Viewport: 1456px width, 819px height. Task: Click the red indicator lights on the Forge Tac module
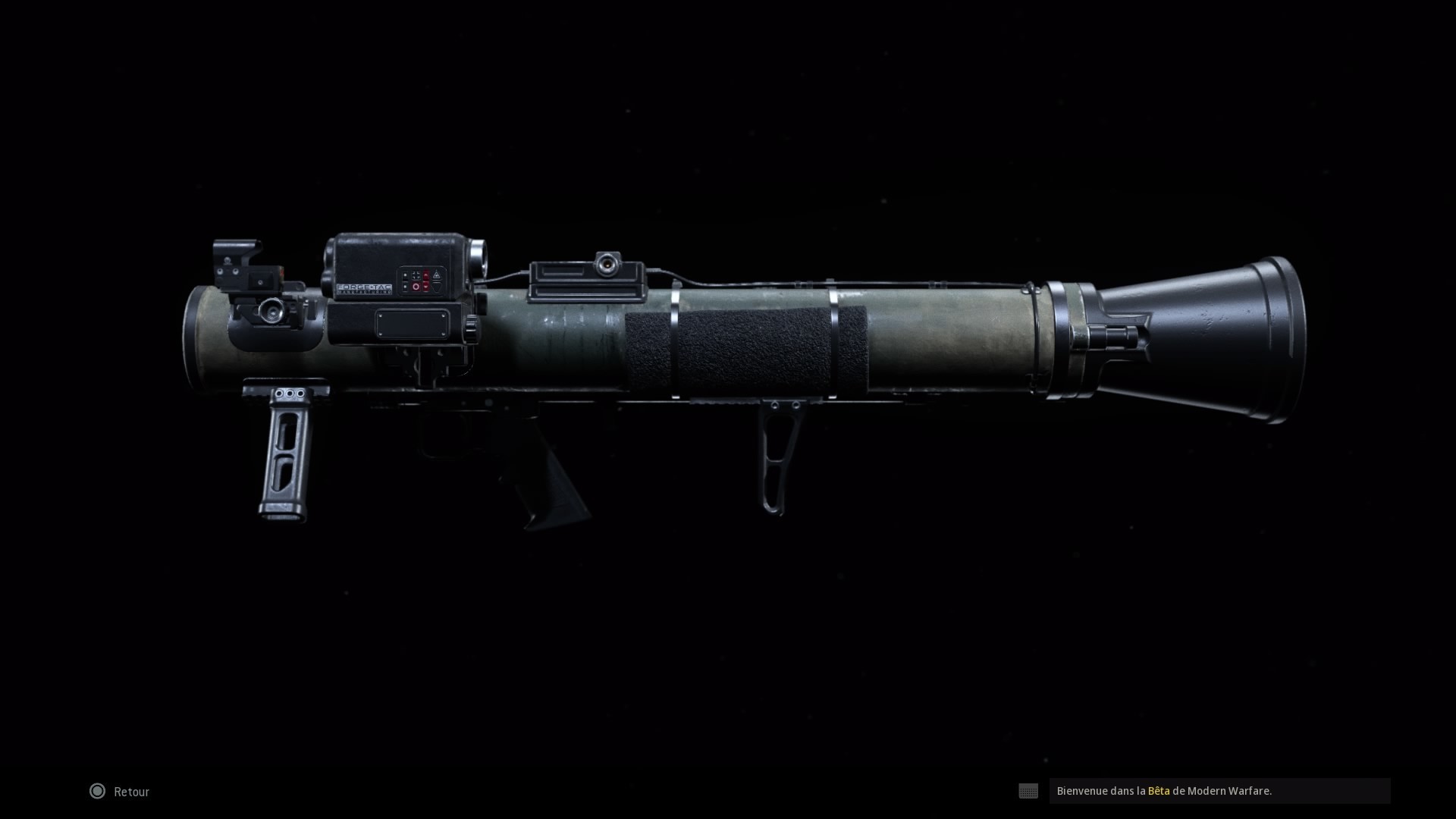click(x=421, y=282)
